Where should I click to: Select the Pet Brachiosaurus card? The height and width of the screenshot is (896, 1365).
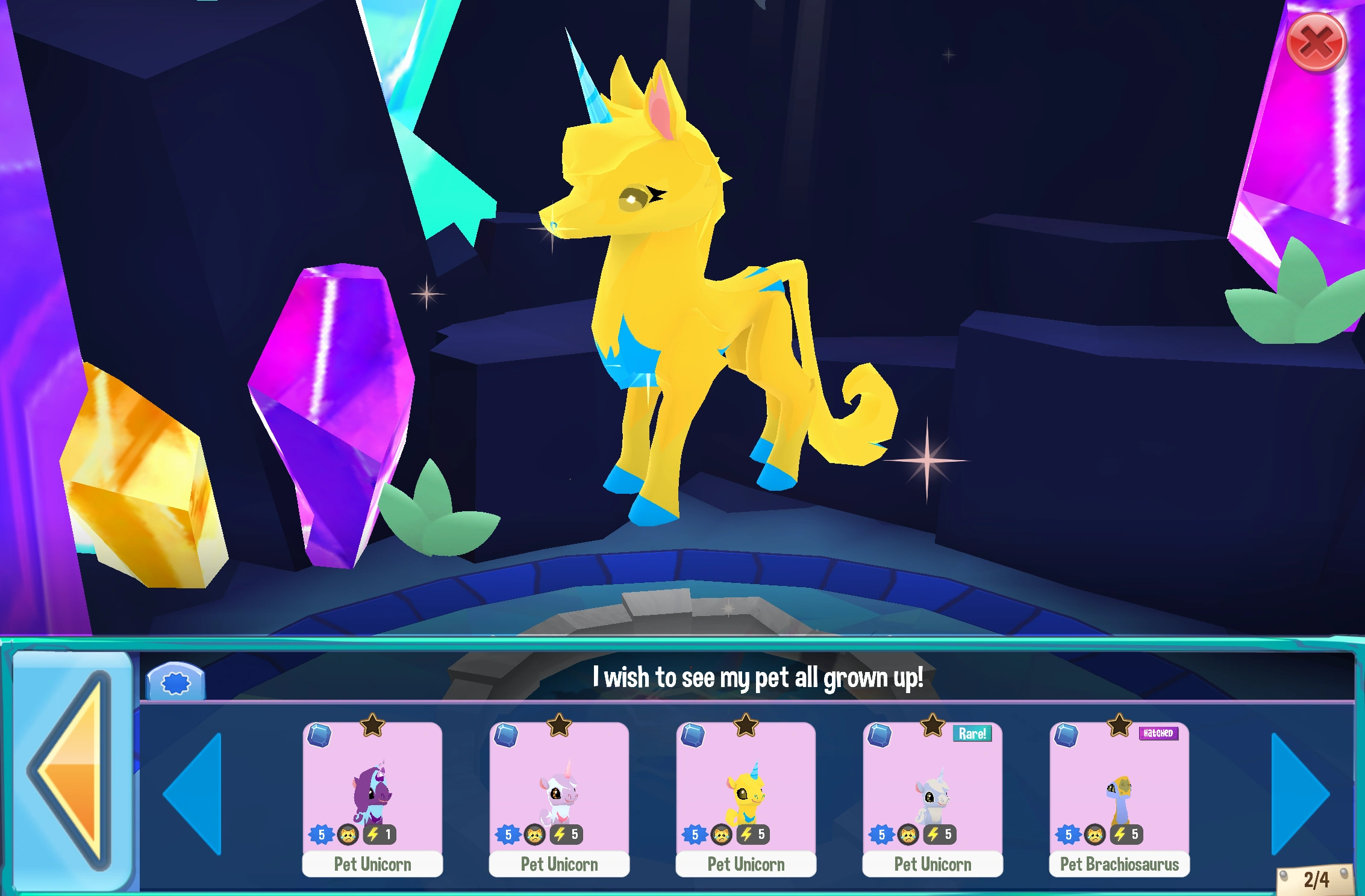click(x=1119, y=789)
